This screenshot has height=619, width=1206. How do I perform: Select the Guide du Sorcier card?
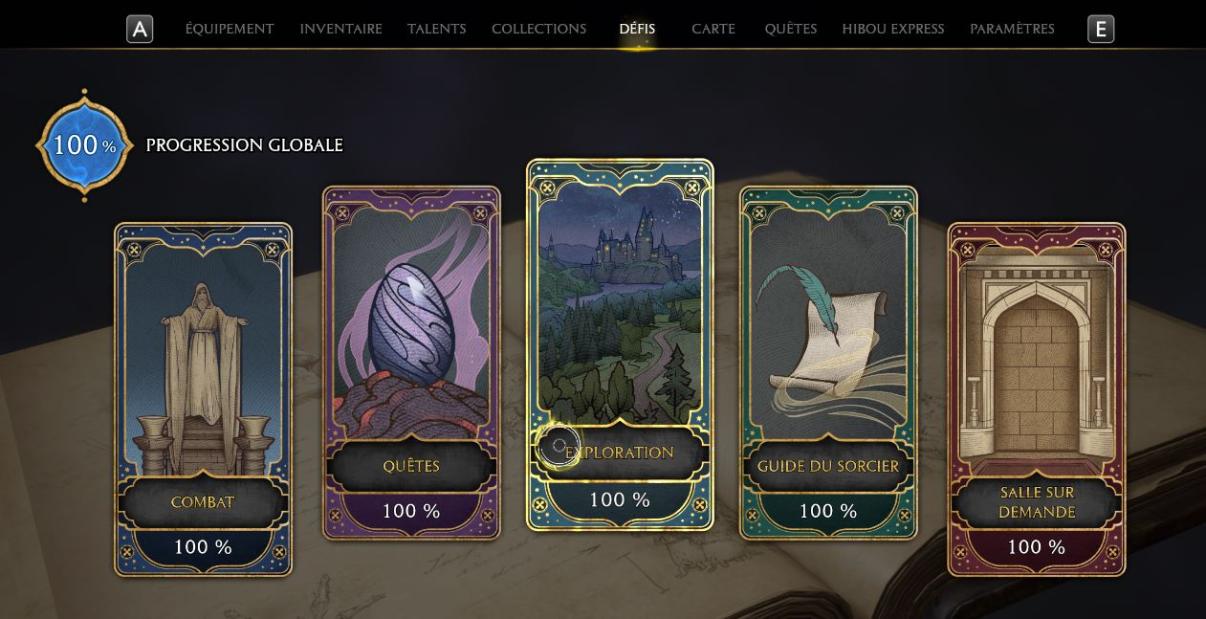point(828,362)
